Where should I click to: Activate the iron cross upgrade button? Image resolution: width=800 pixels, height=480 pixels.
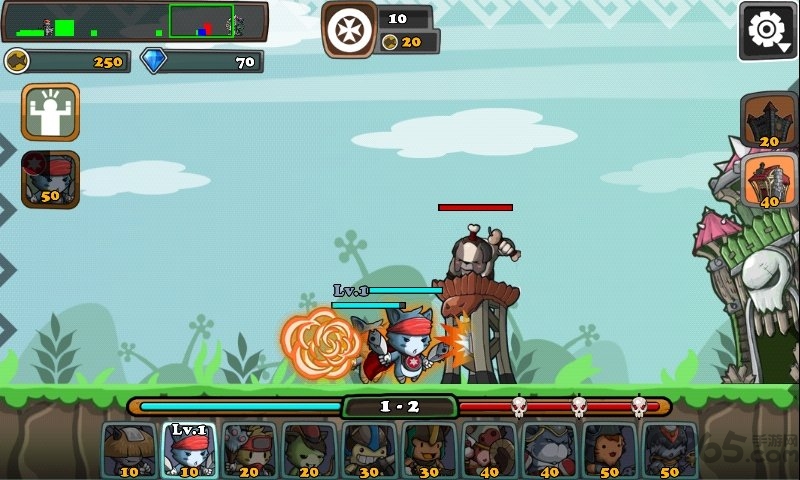[x=349, y=29]
